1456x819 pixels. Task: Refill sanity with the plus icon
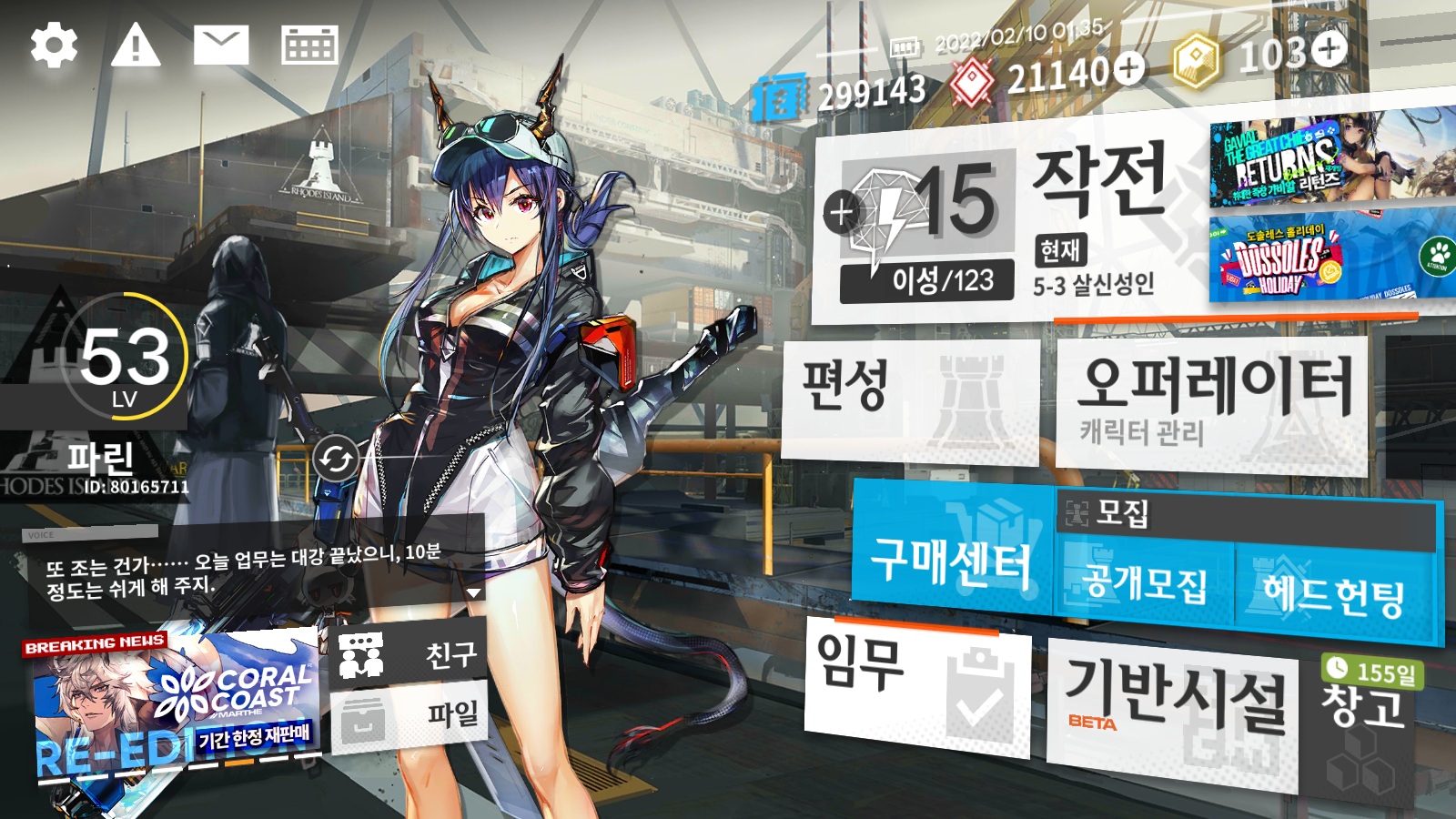(x=841, y=212)
